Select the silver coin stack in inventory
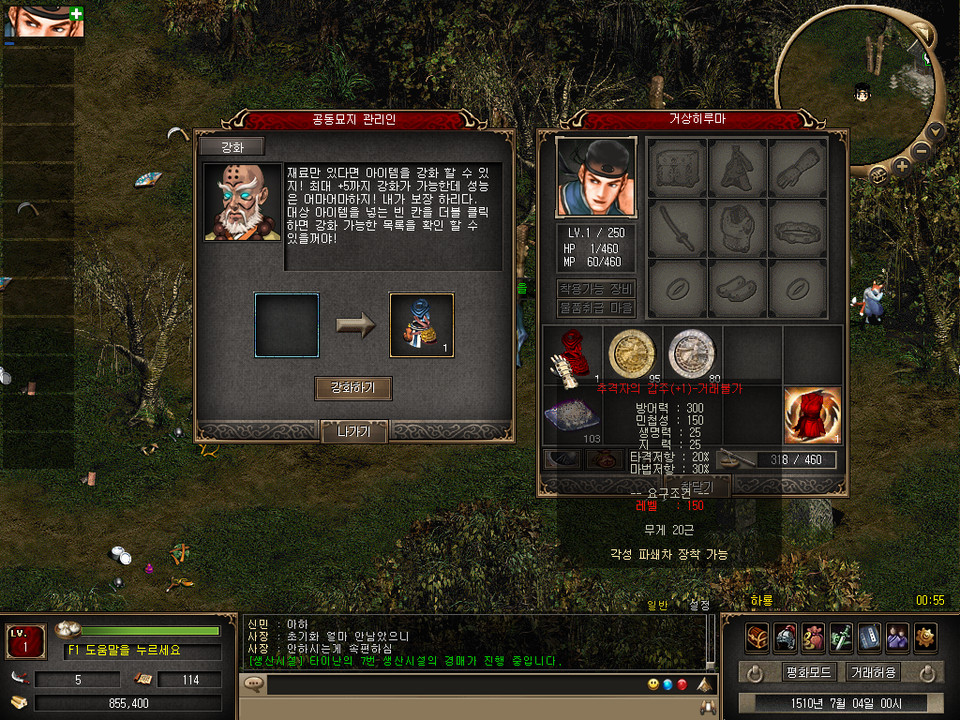Image resolution: width=960 pixels, height=720 pixels. pyautogui.click(x=692, y=353)
